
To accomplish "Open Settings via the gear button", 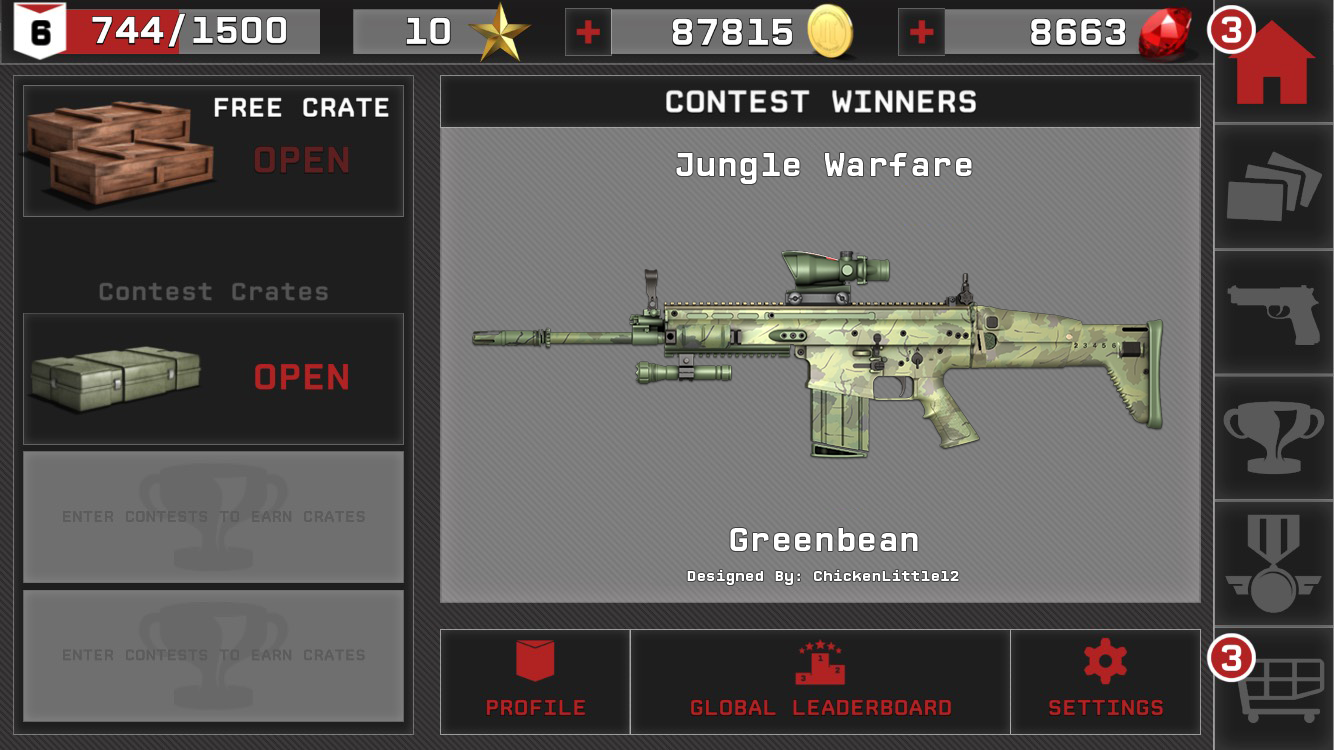I will click(x=1104, y=682).
